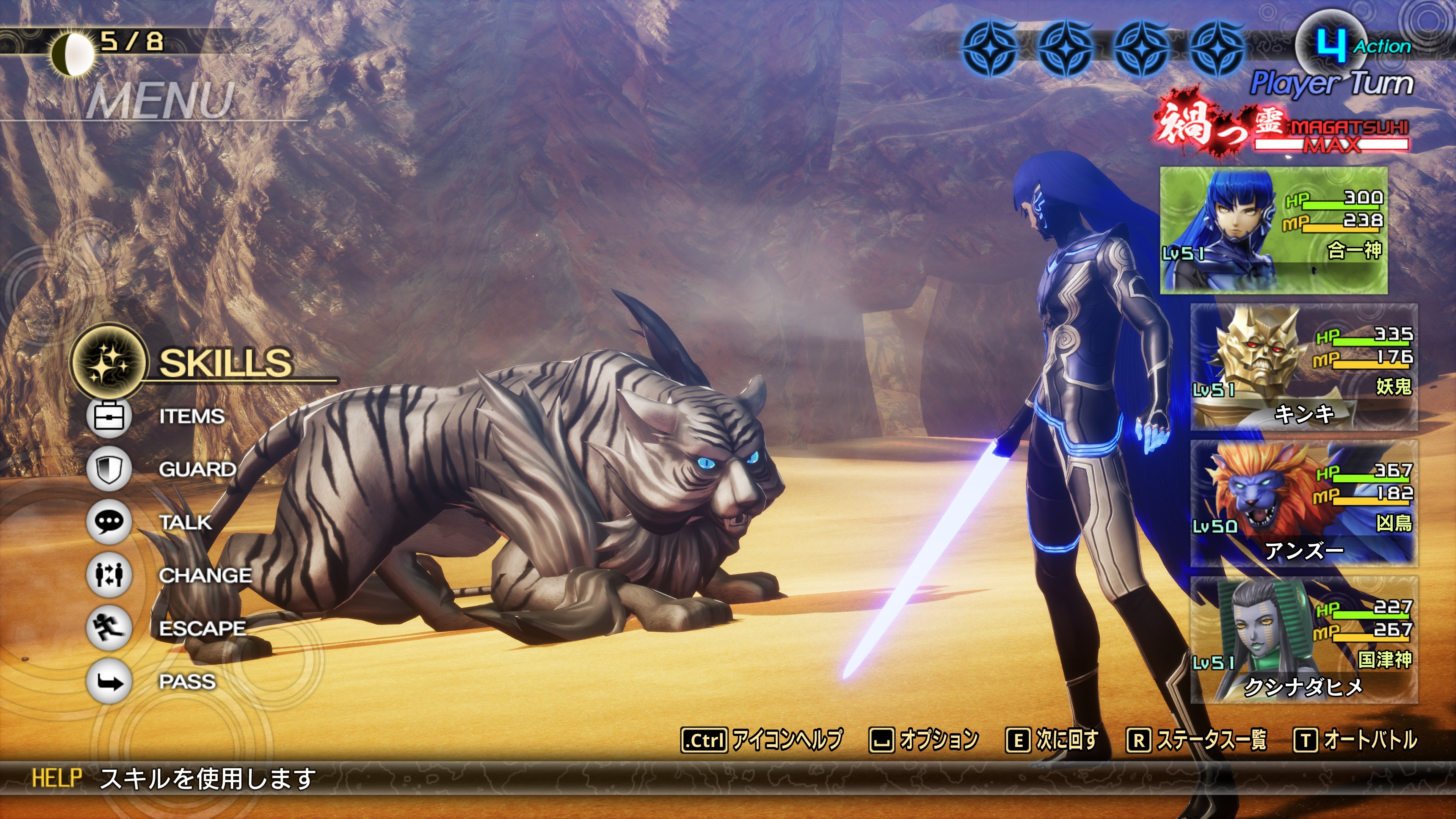Screen dimensions: 1456x819
Task: Select the アンズー party member panel
Action: [x=1304, y=504]
